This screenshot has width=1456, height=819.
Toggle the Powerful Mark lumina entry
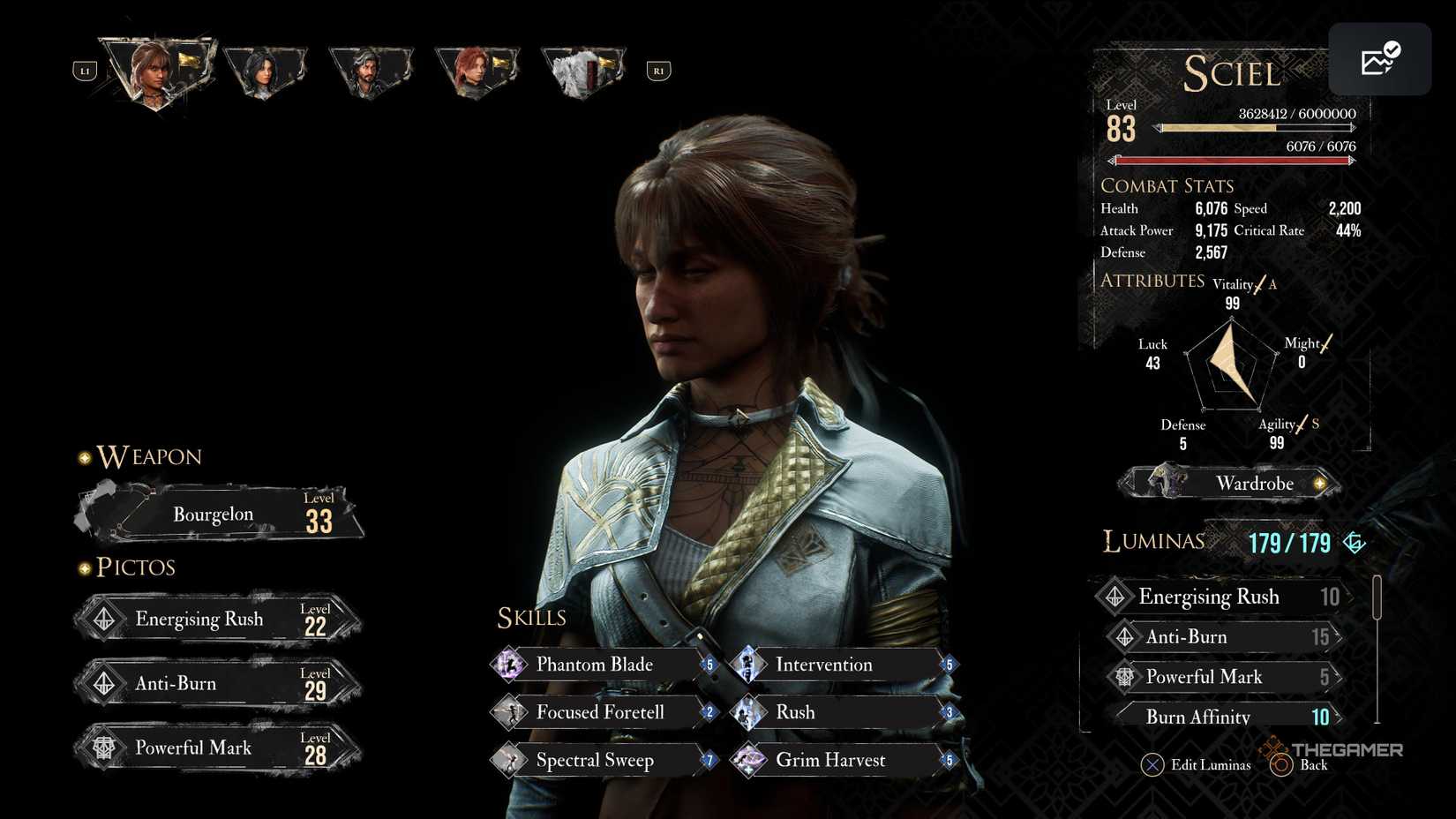(1222, 676)
